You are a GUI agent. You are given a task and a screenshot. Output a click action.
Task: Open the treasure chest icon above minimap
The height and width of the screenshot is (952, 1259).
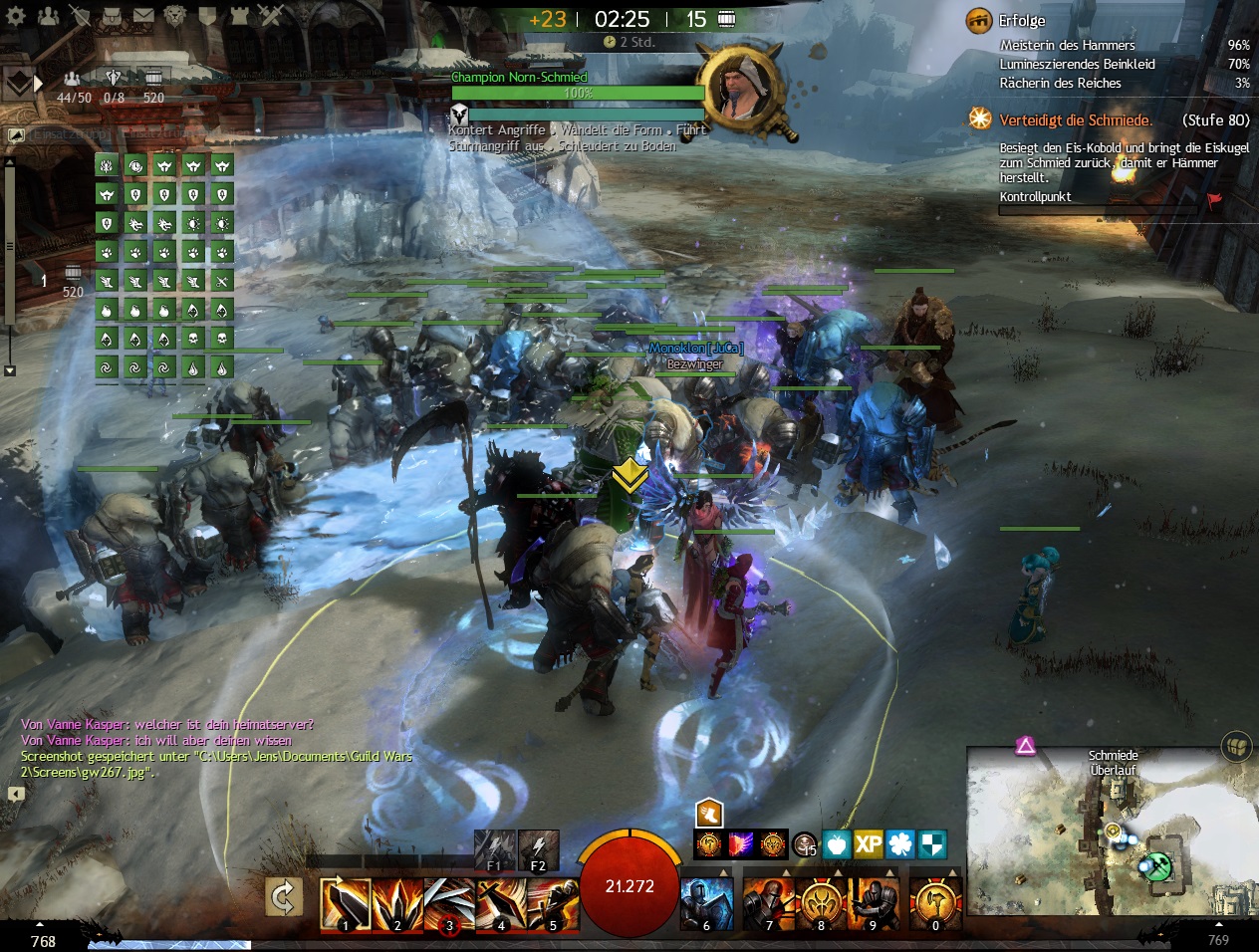click(1236, 746)
